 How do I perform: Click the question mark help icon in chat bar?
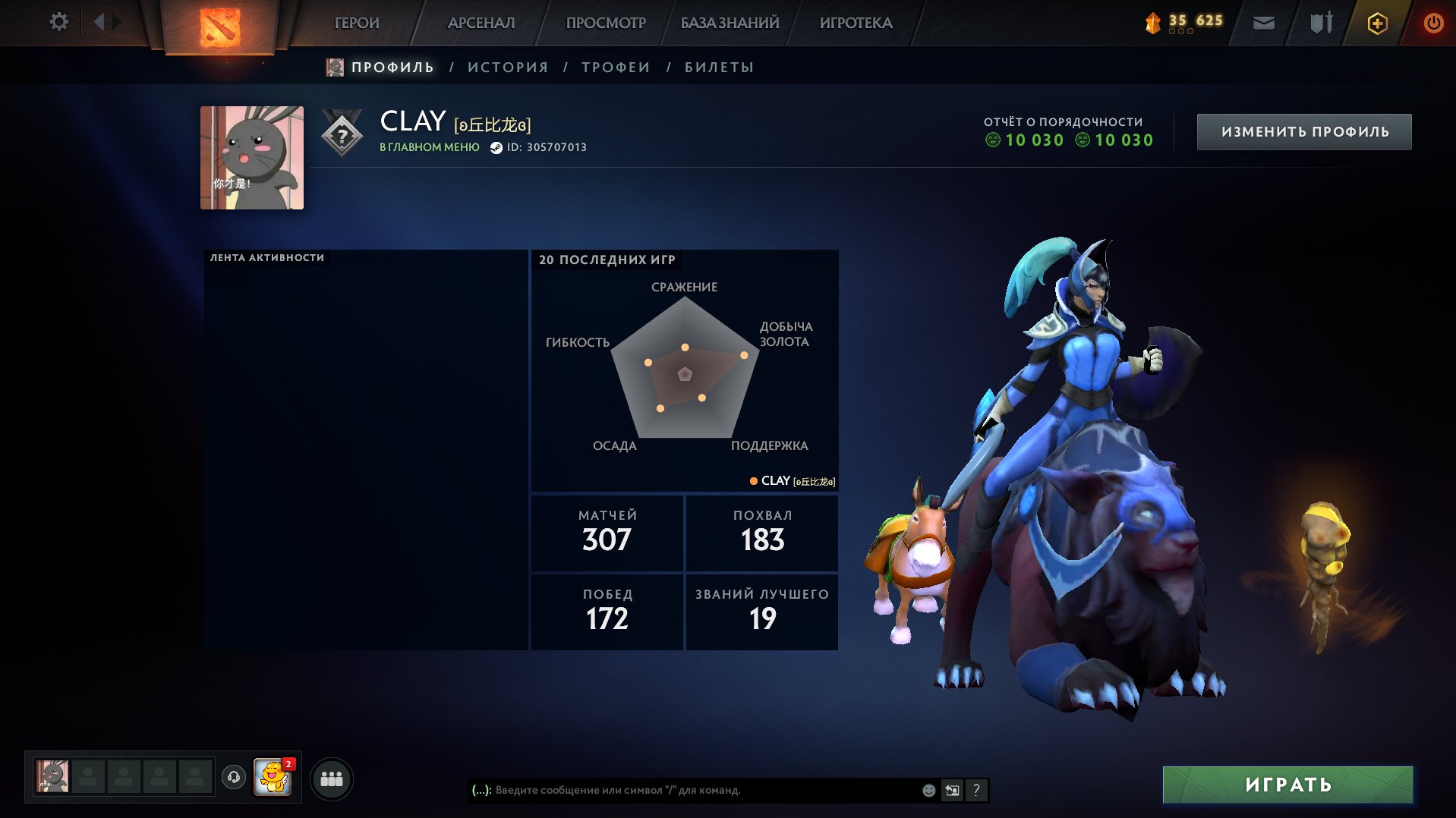(976, 790)
